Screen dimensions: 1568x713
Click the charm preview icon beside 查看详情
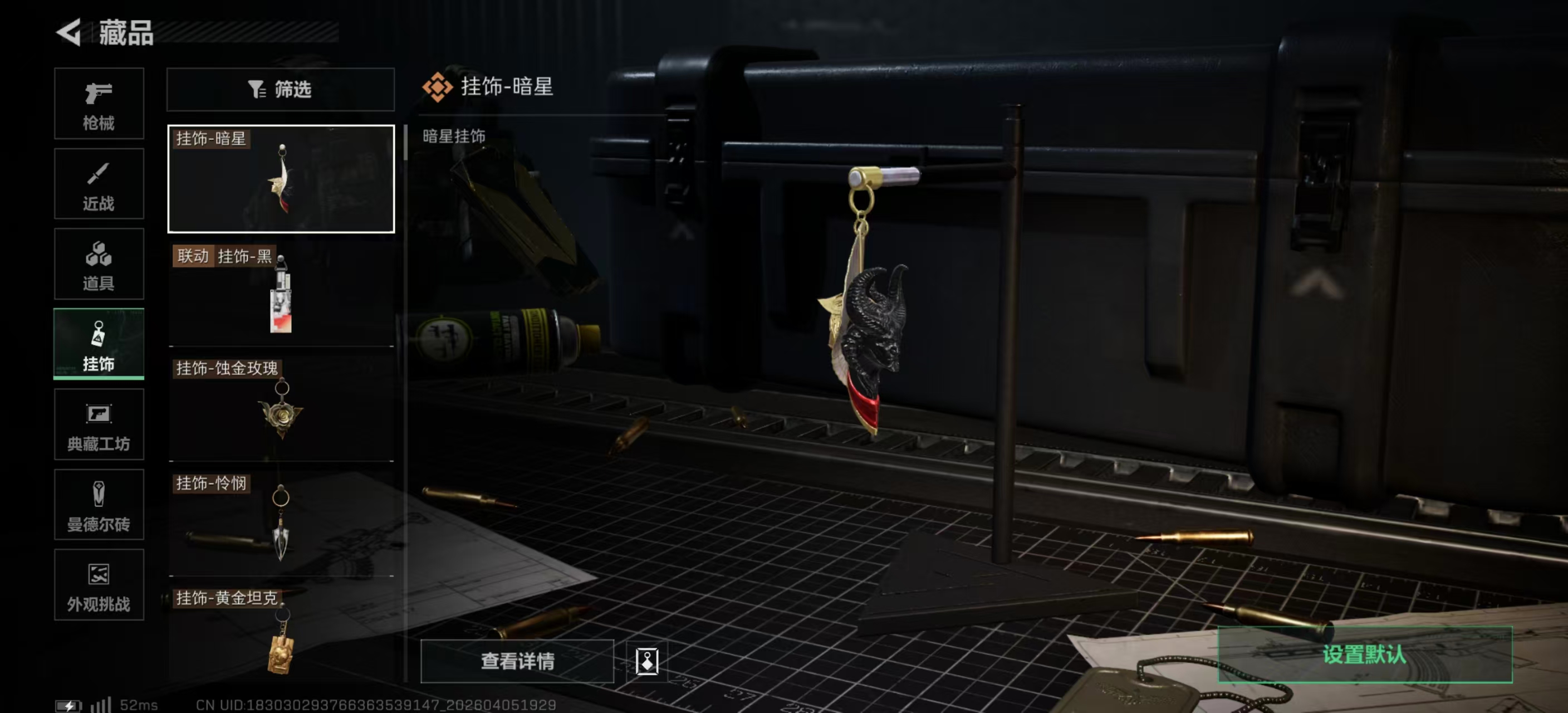648,662
